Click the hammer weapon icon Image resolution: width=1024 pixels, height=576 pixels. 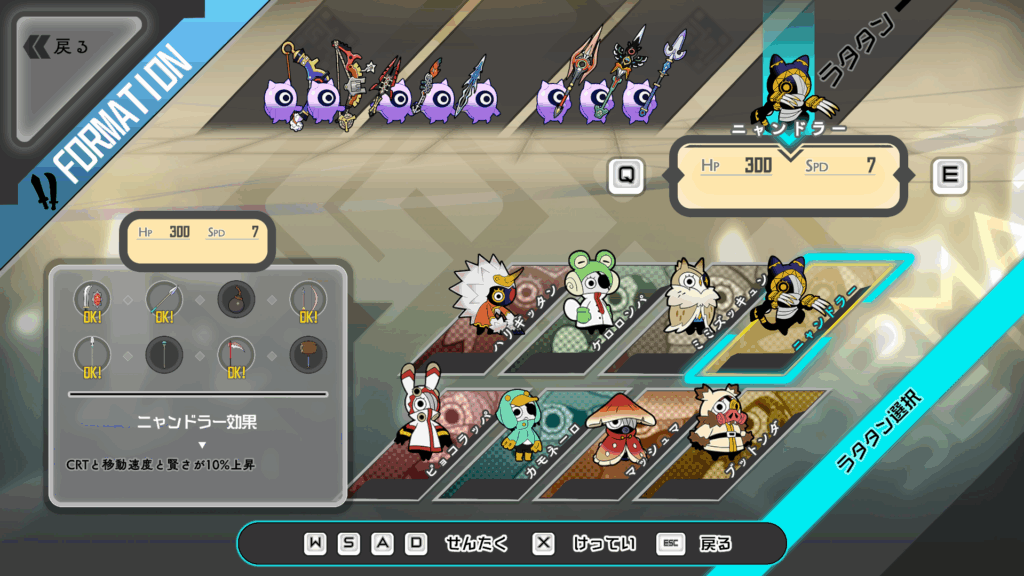(308, 355)
